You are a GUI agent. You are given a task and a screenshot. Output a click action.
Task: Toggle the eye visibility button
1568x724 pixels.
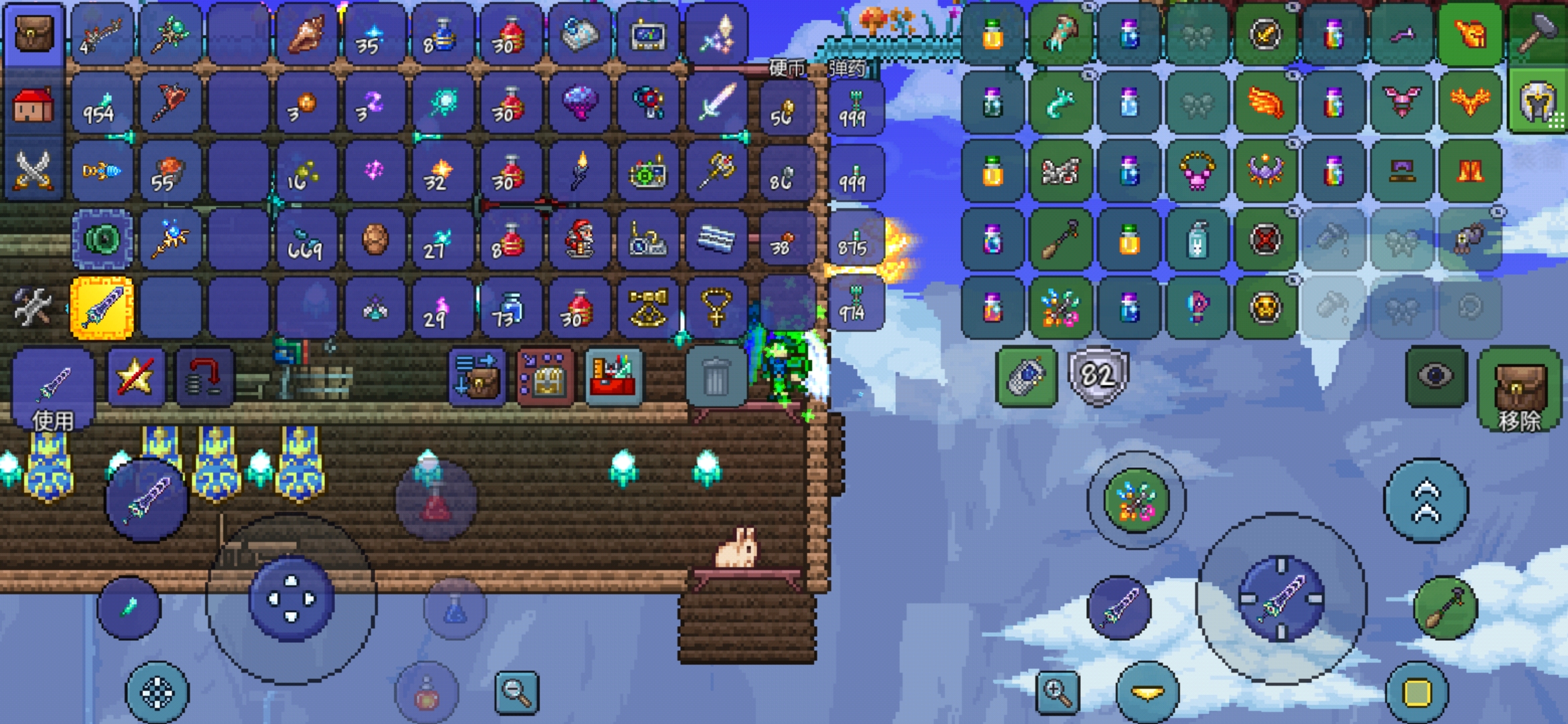(1435, 376)
